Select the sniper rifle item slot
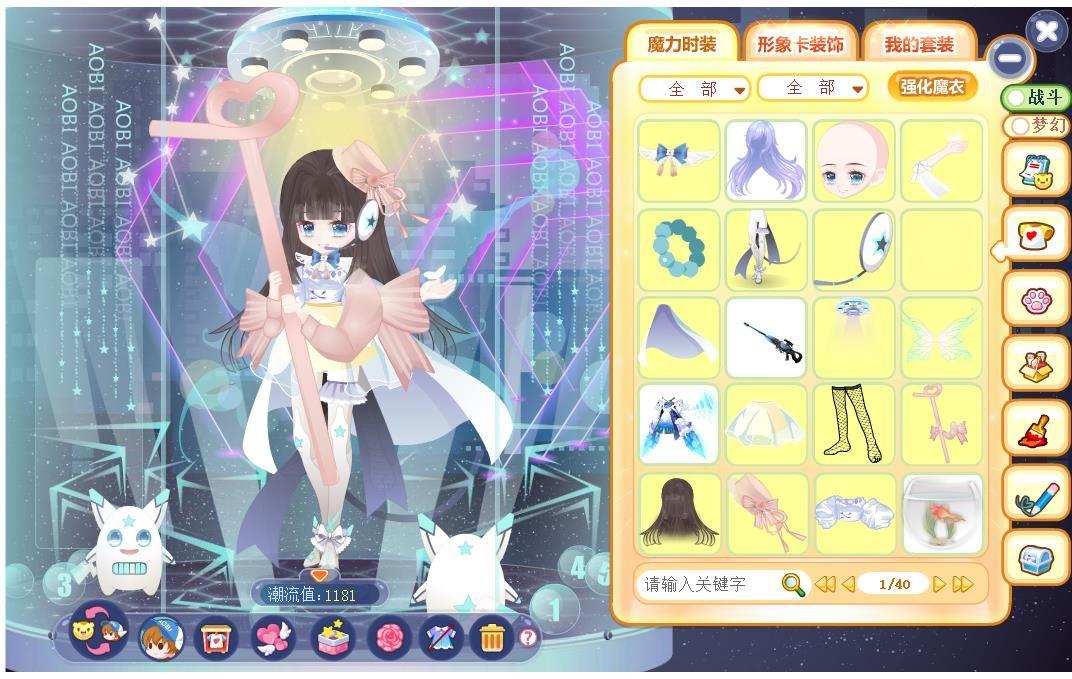This screenshot has height=679, width=1072. 766,337
